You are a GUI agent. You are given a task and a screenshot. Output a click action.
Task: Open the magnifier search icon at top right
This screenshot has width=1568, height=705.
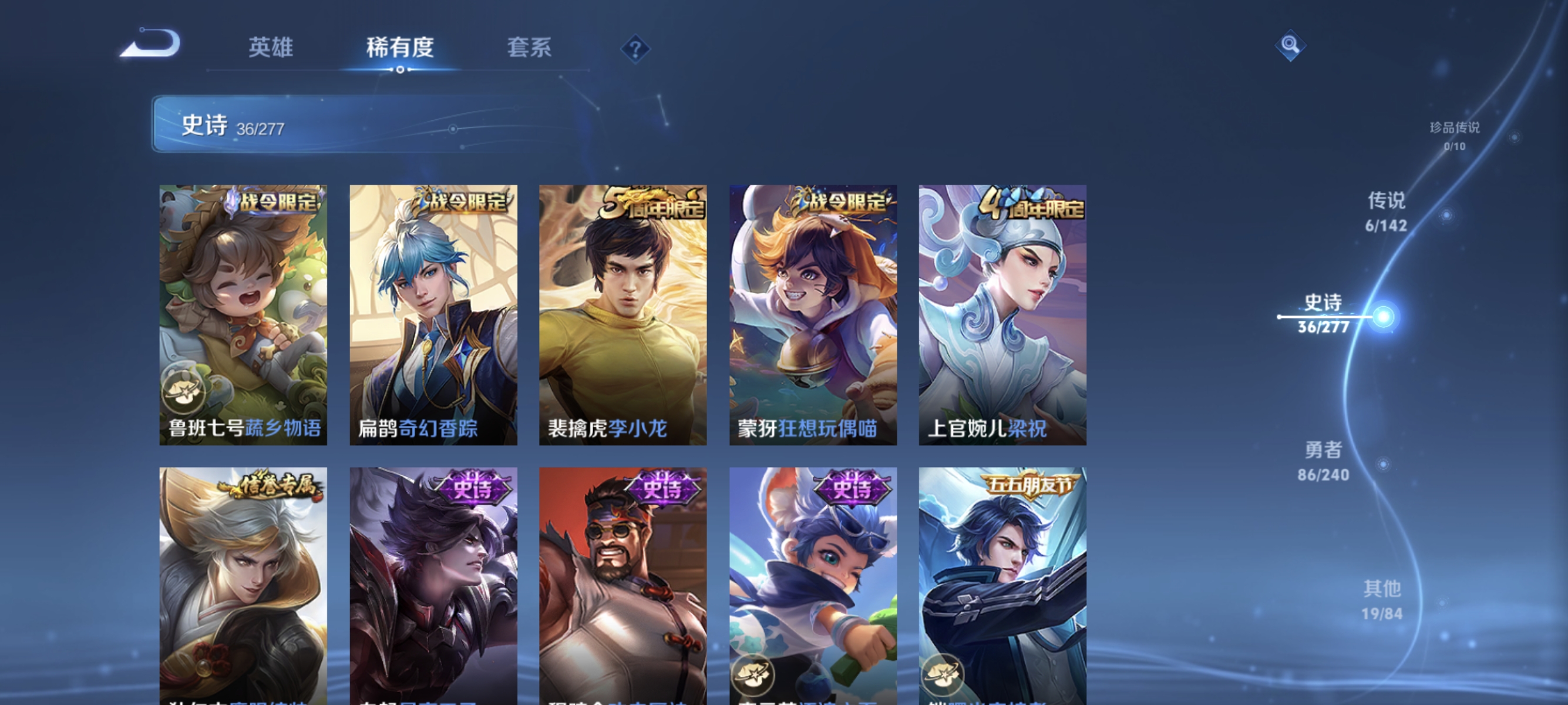coord(1291,45)
